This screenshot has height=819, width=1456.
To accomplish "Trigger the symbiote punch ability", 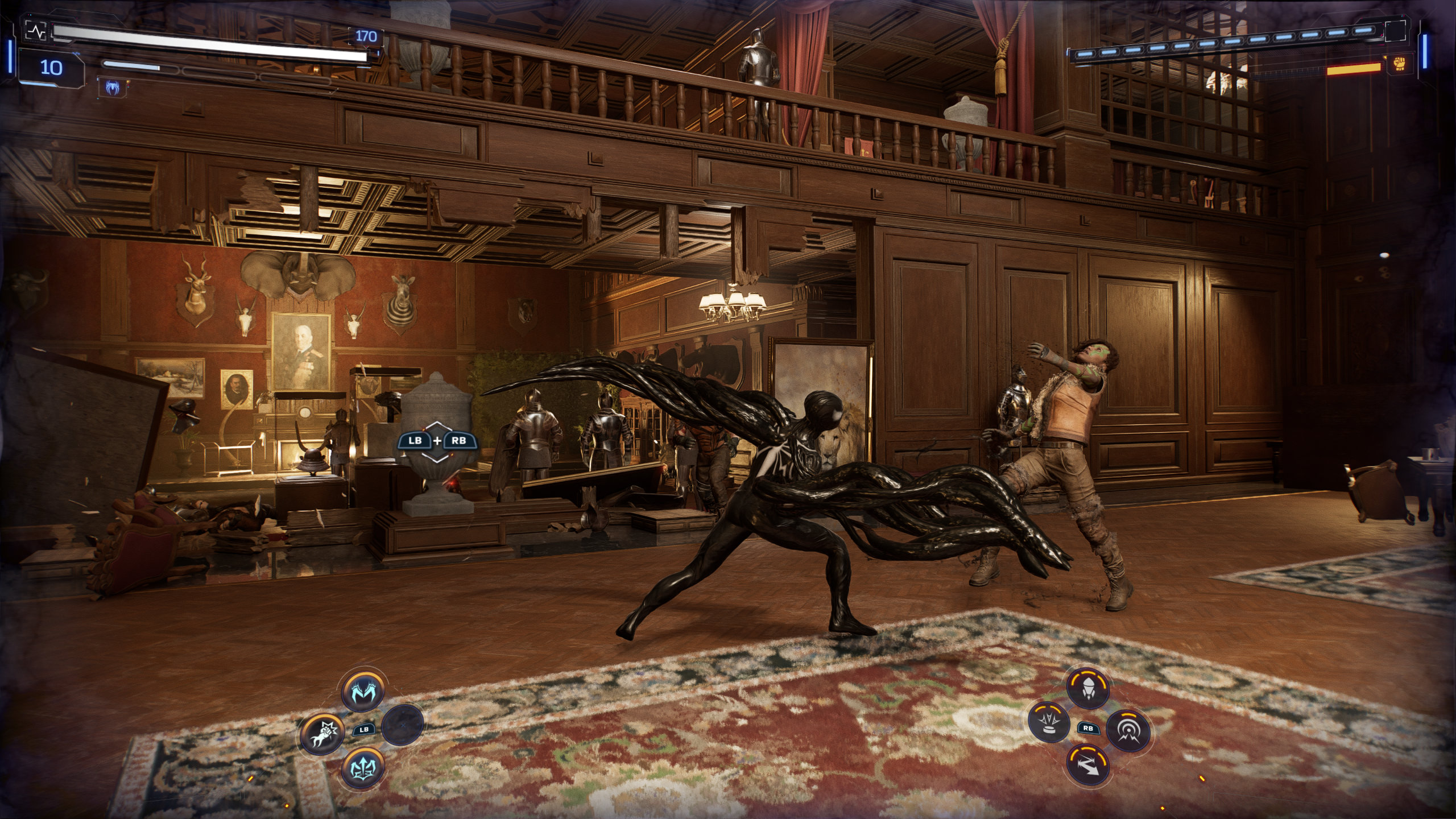I will click(322, 734).
